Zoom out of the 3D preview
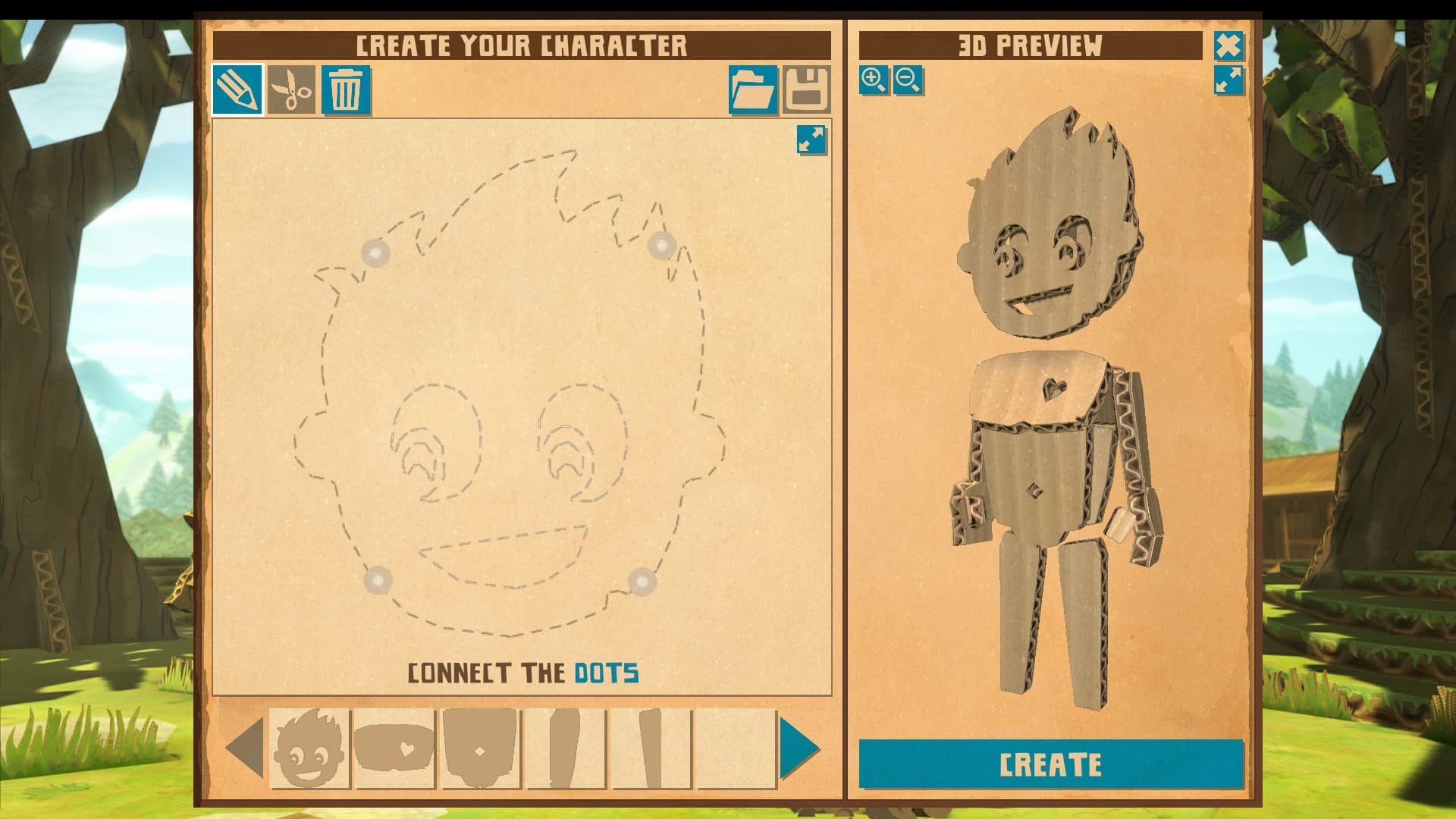 pos(908,78)
